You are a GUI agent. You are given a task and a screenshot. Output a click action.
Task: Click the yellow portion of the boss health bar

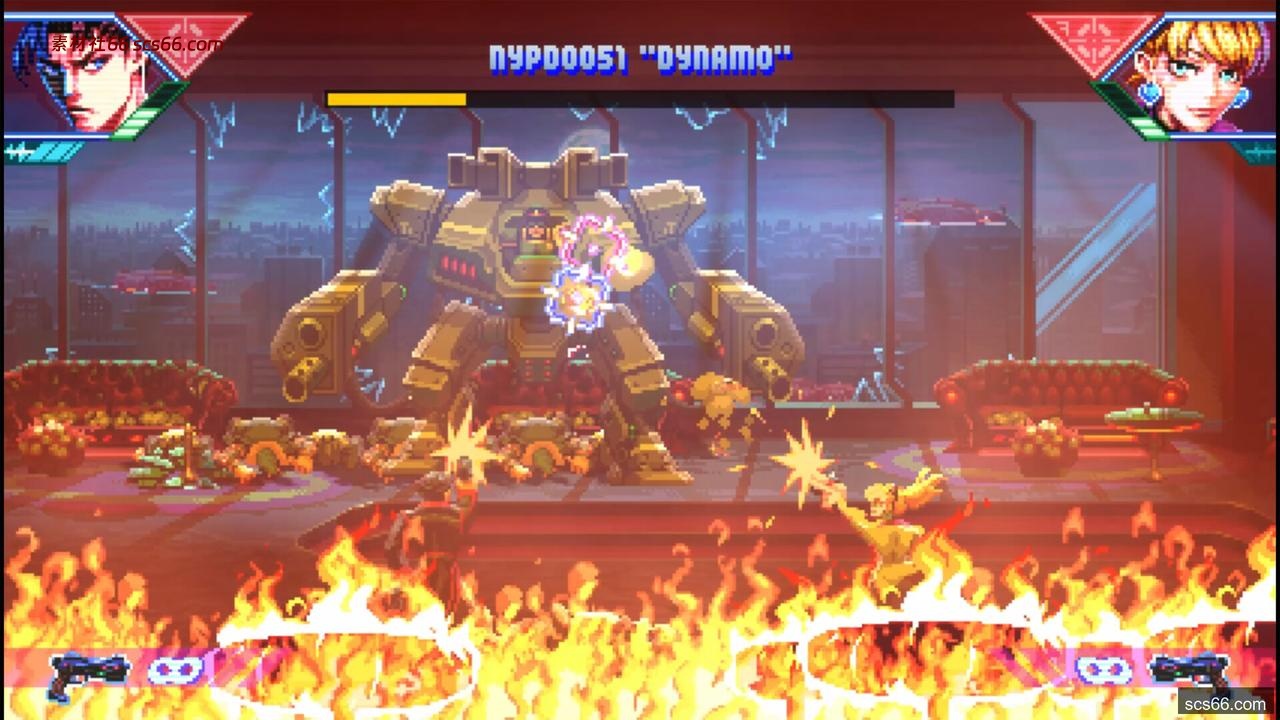tap(395, 100)
